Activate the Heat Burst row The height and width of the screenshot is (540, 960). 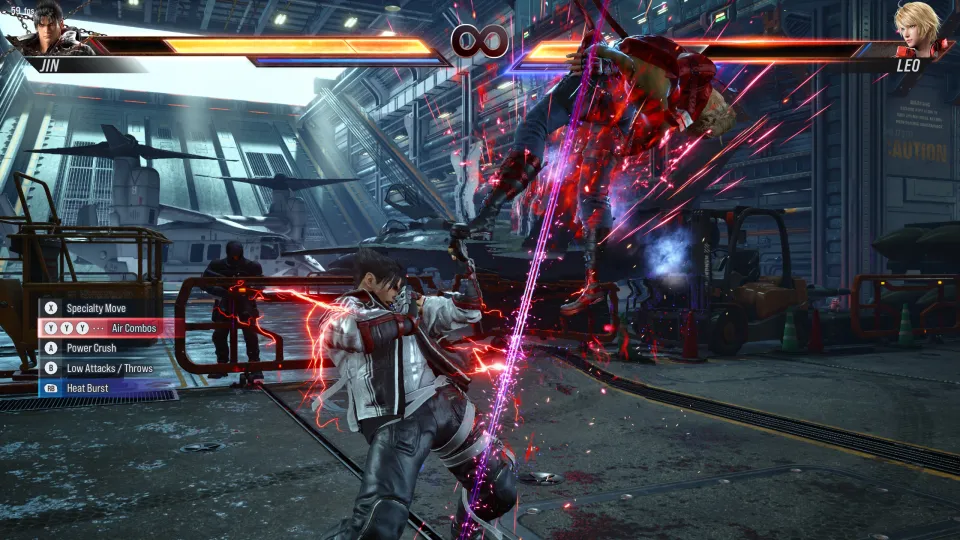coord(86,388)
